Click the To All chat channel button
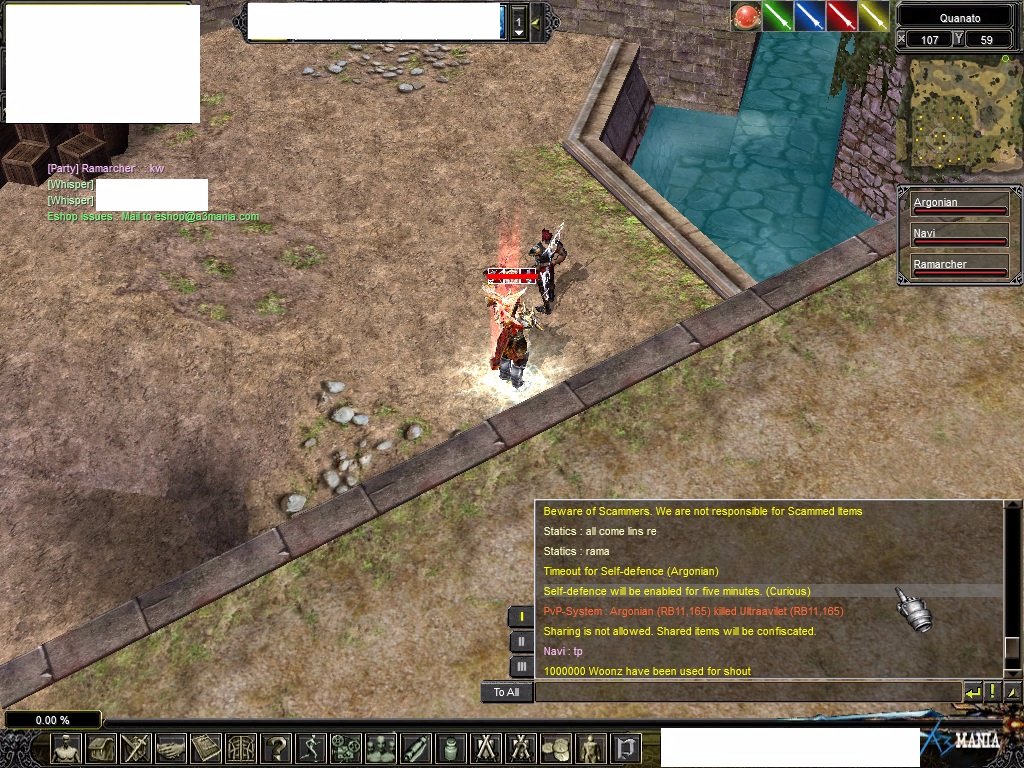Viewport: 1024px width, 768px height. [507, 692]
